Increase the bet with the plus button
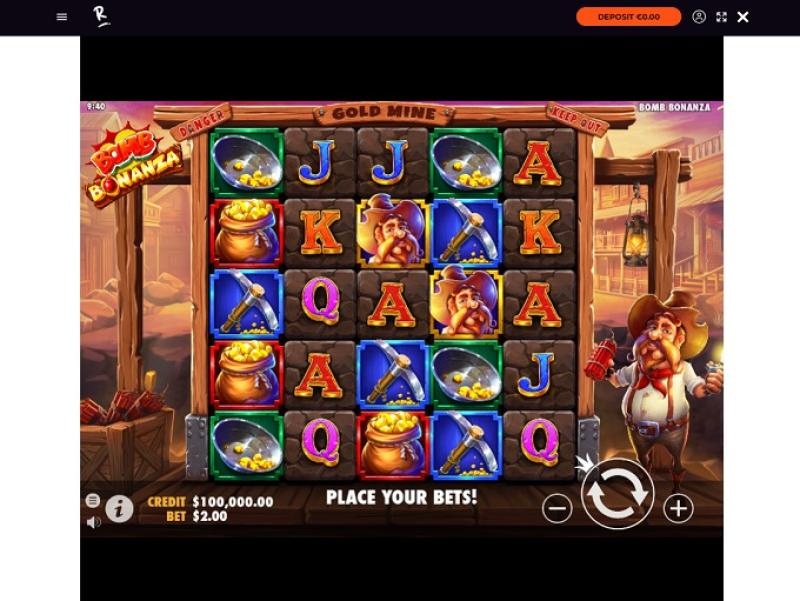Viewport: 800px width, 601px height. (x=678, y=508)
